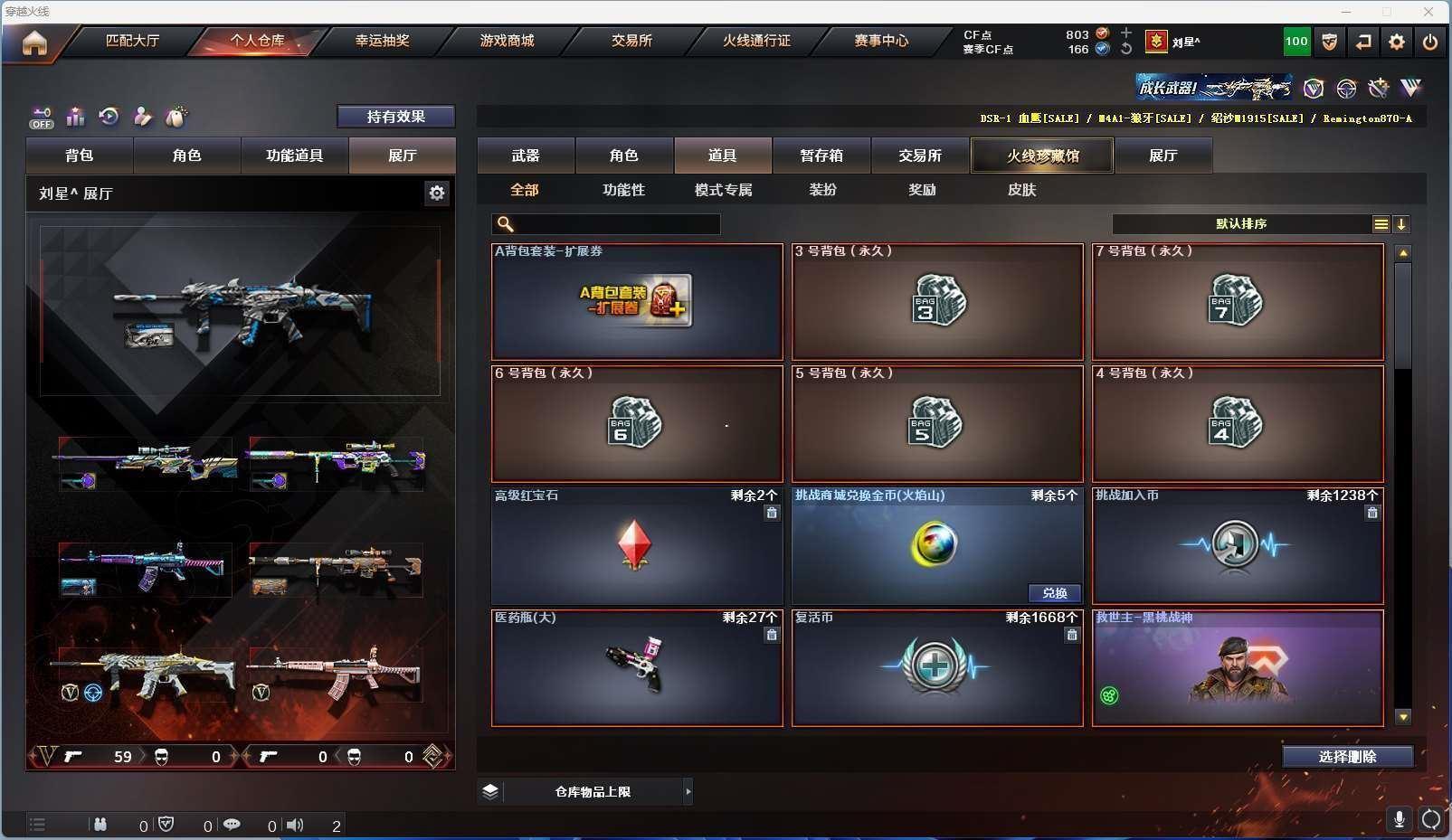The height and width of the screenshot is (840, 1452).
Task: Click the 持有效果 button
Action: pyautogui.click(x=395, y=117)
